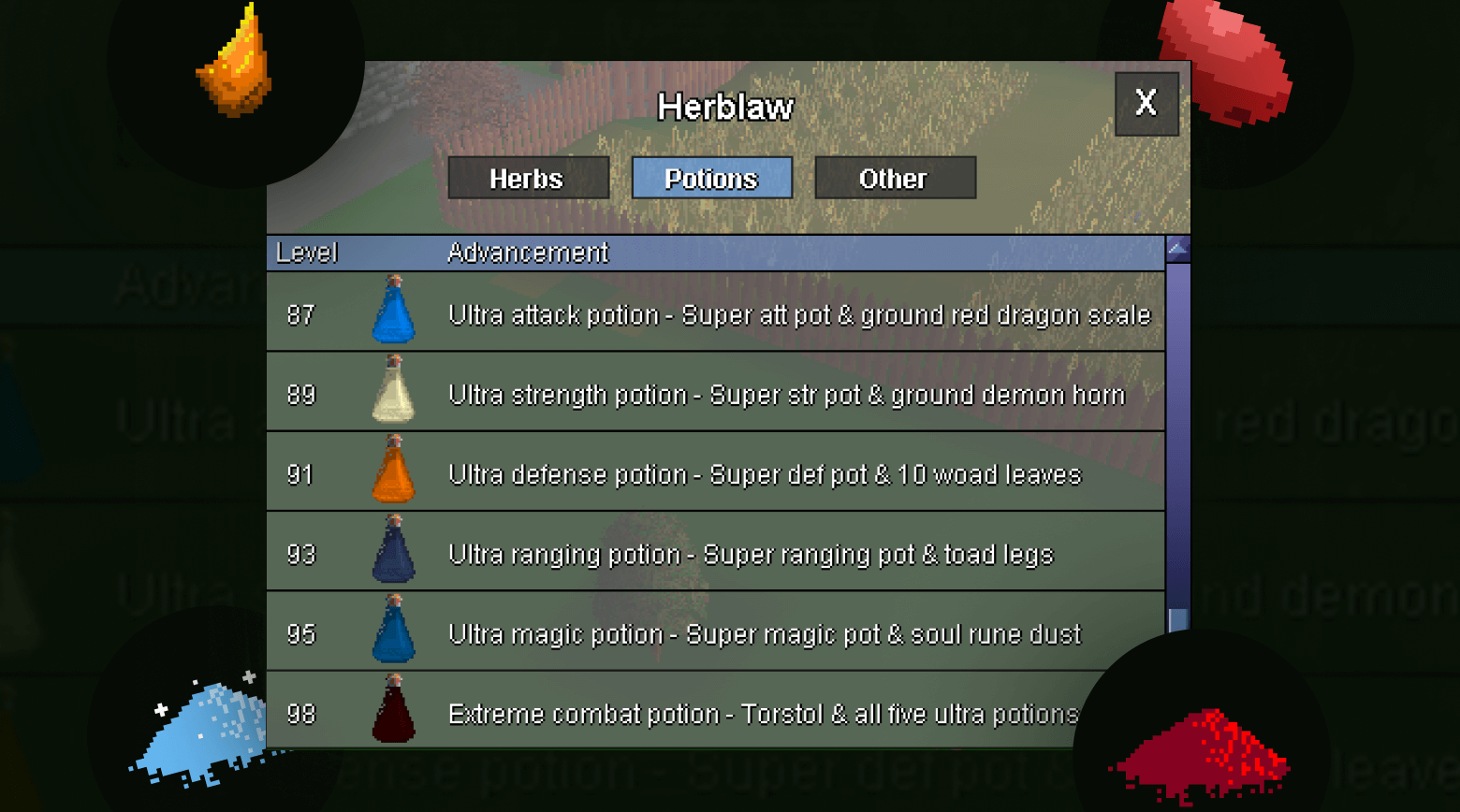Click the Advancement column header
Screen dimensions: 1460x812
tap(528, 253)
